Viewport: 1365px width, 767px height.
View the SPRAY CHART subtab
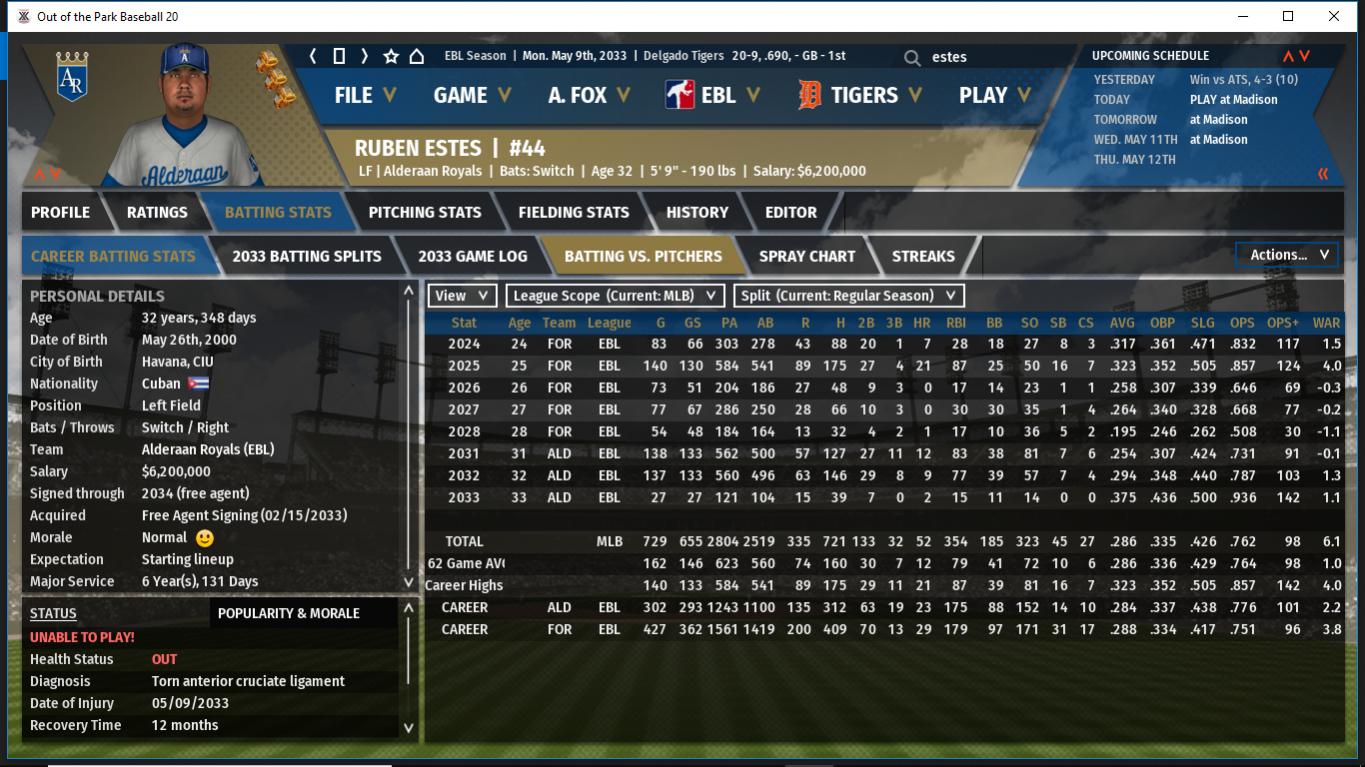pos(807,256)
